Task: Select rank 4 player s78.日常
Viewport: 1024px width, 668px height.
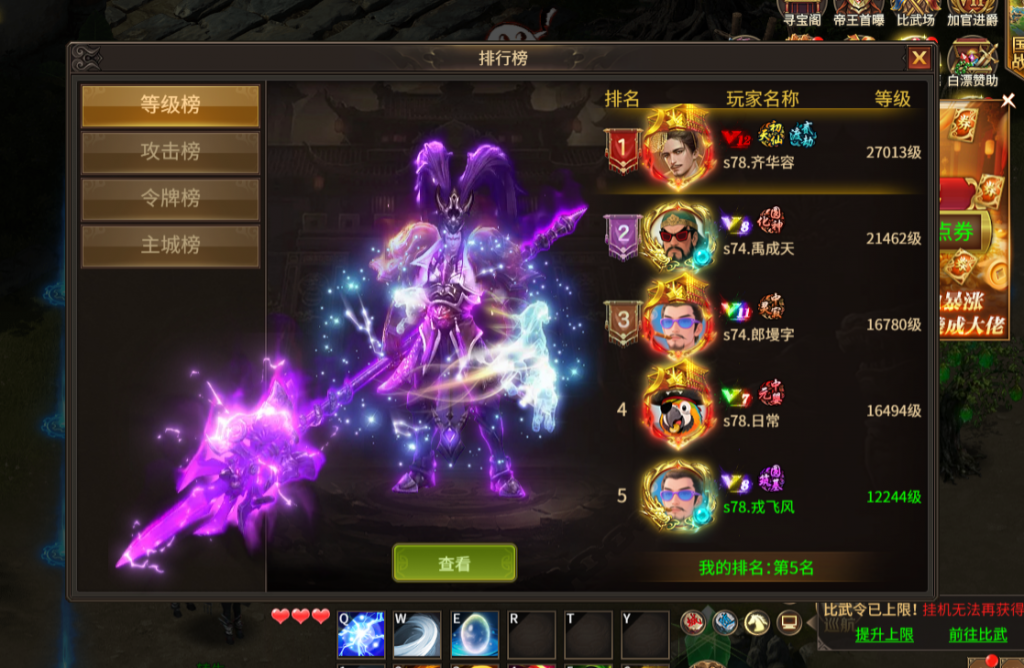Action: click(760, 410)
